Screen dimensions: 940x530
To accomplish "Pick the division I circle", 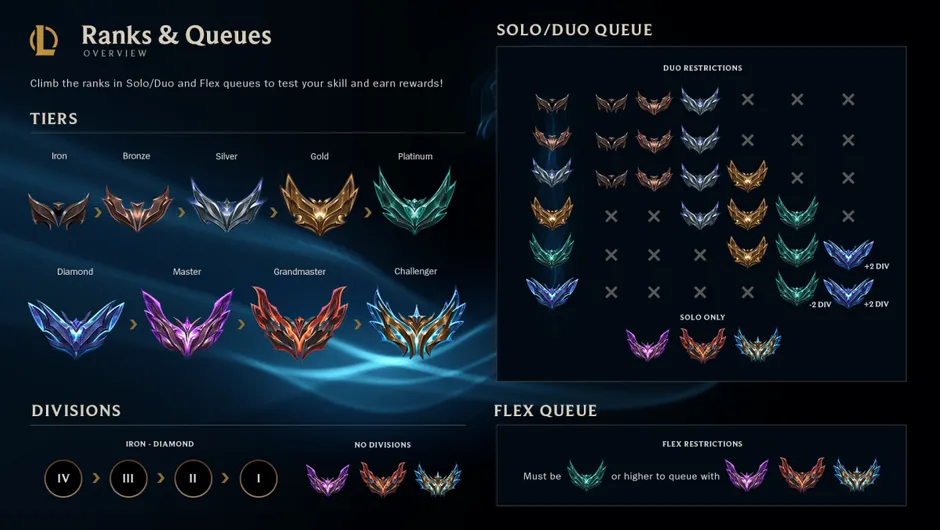I will tap(258, 479).
